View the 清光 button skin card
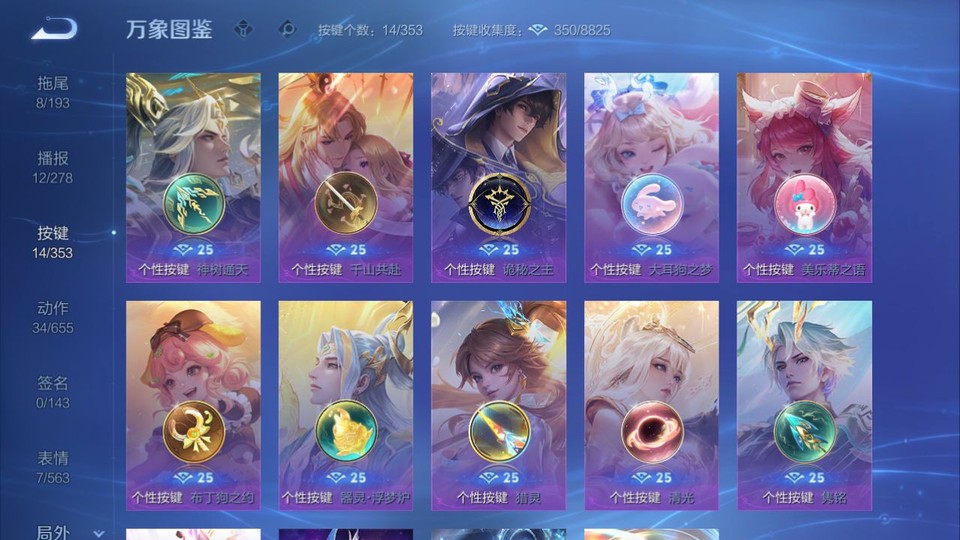This screenshot has width=960, height=540. click(651, 405)
